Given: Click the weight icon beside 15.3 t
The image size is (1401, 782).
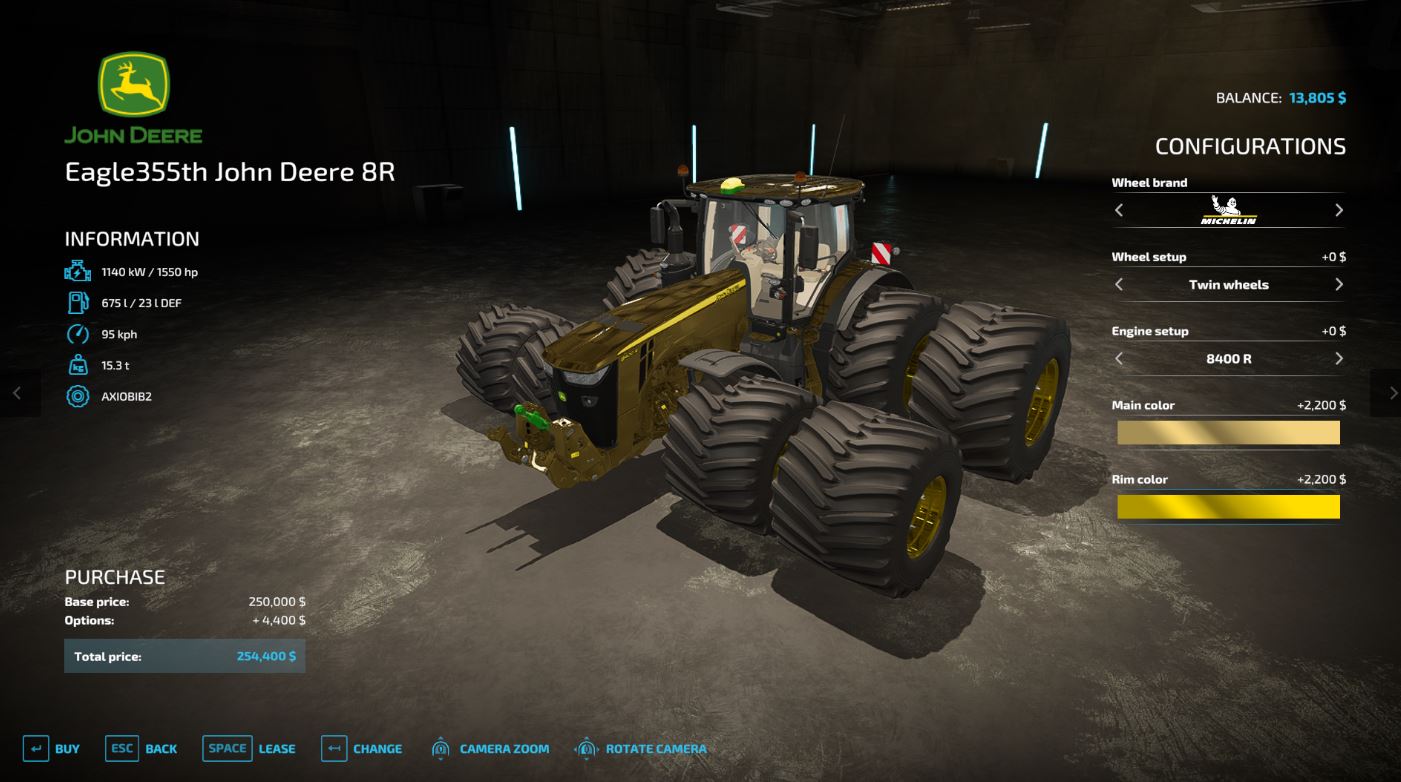Looking at the screenshot, I should (76, 364).
